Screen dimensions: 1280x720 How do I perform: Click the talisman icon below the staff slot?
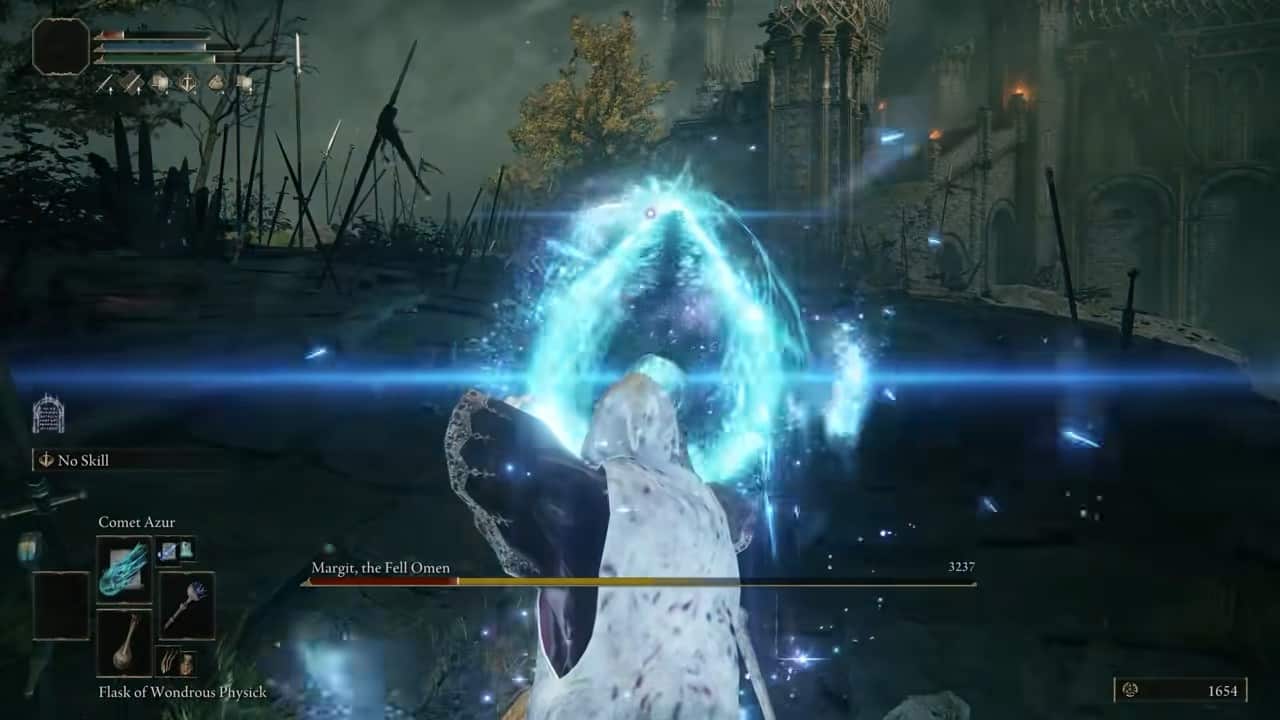178,660
